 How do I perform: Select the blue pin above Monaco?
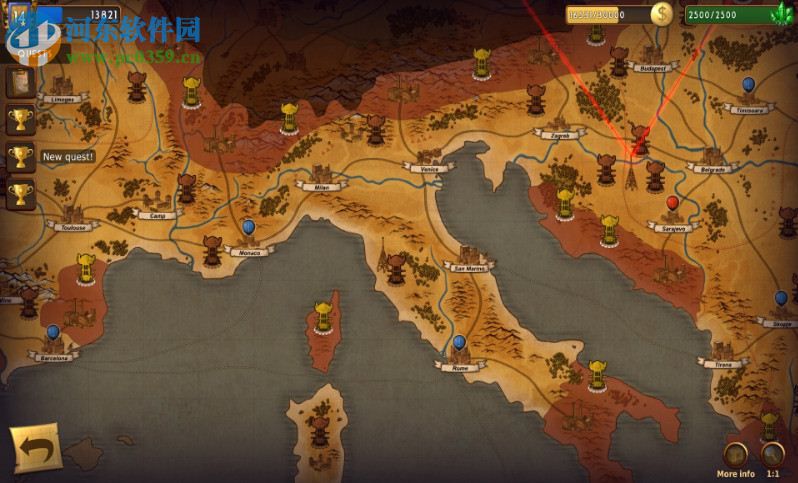click(248, 229)
